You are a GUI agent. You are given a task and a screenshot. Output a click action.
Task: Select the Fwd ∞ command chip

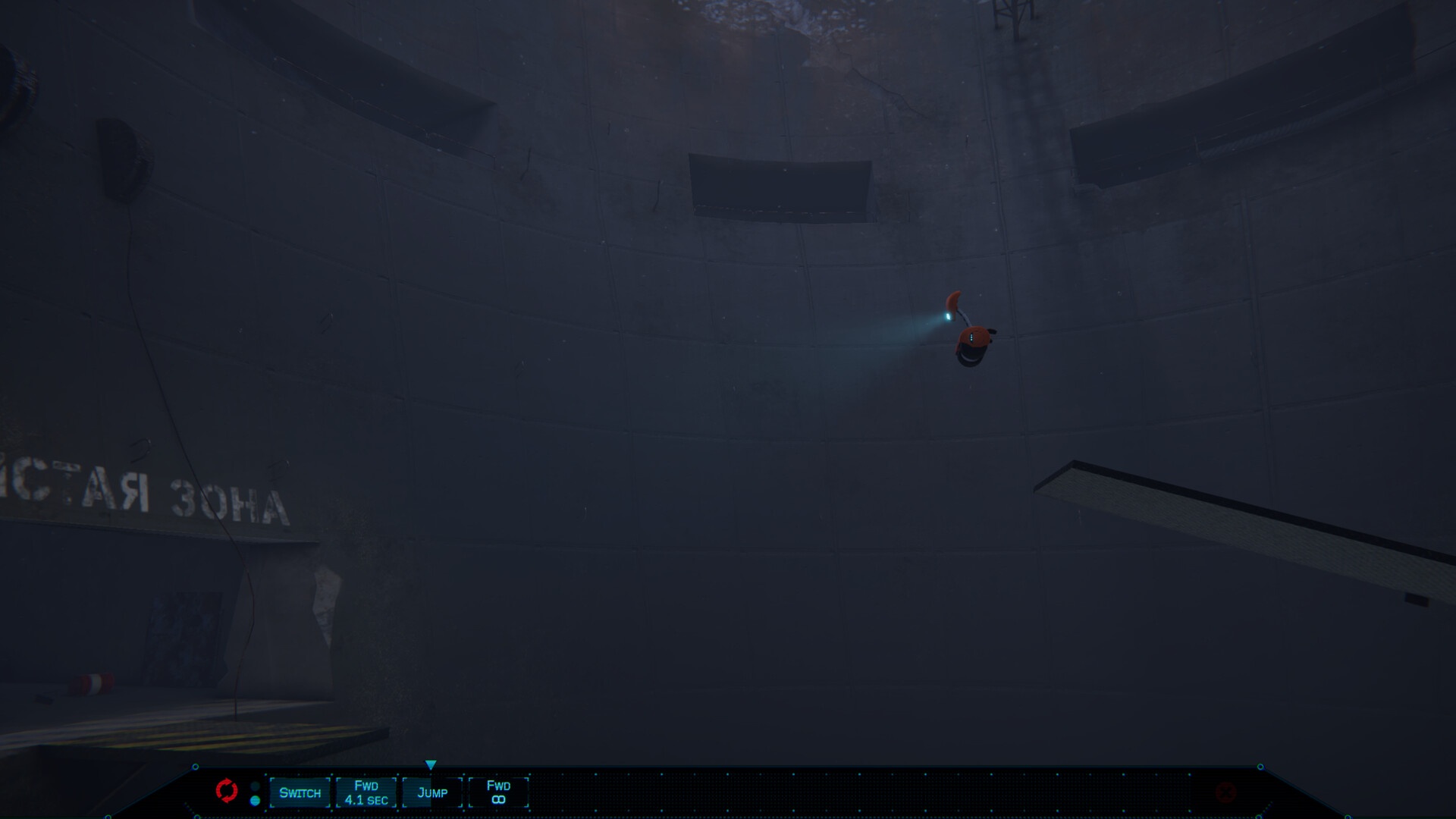499,792
